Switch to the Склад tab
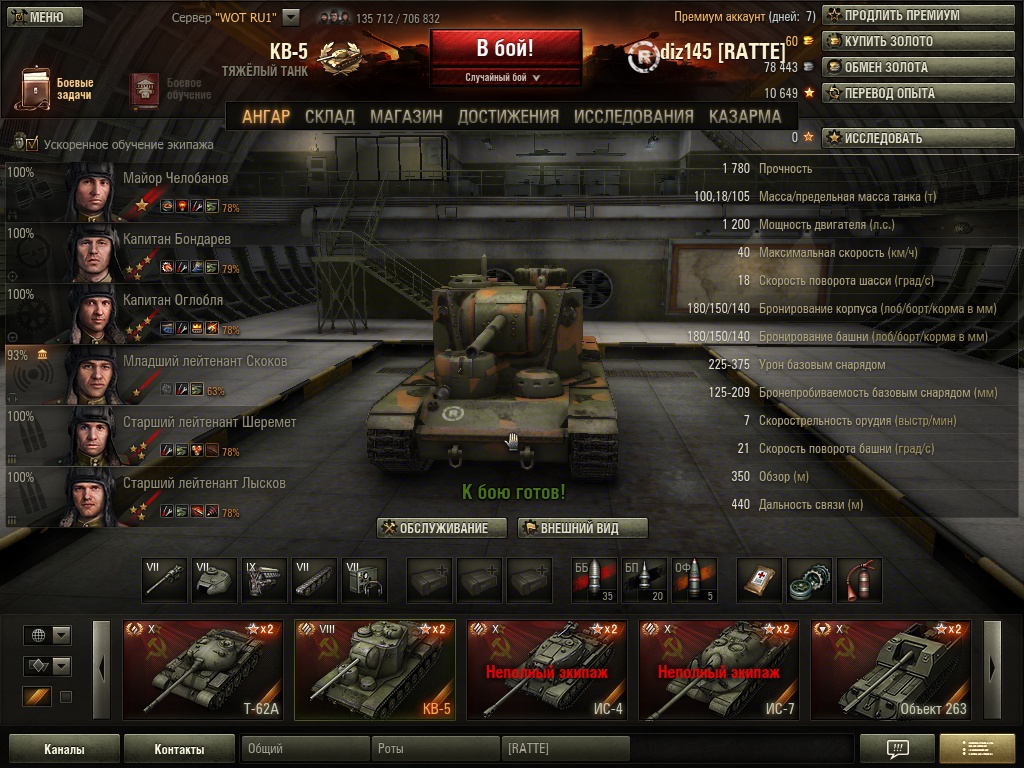Screen dimensions: 1024x768 [x=330, y=116]
